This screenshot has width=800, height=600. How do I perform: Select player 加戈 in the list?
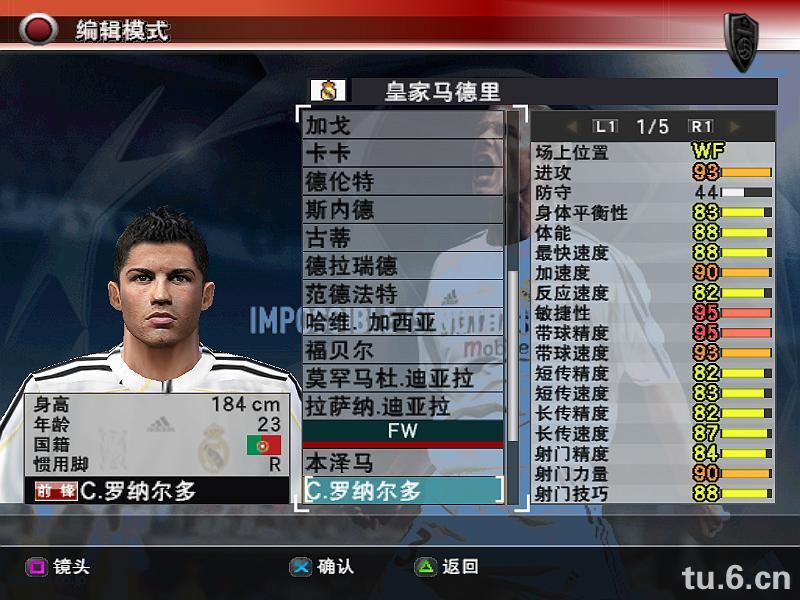pos(403,125)
